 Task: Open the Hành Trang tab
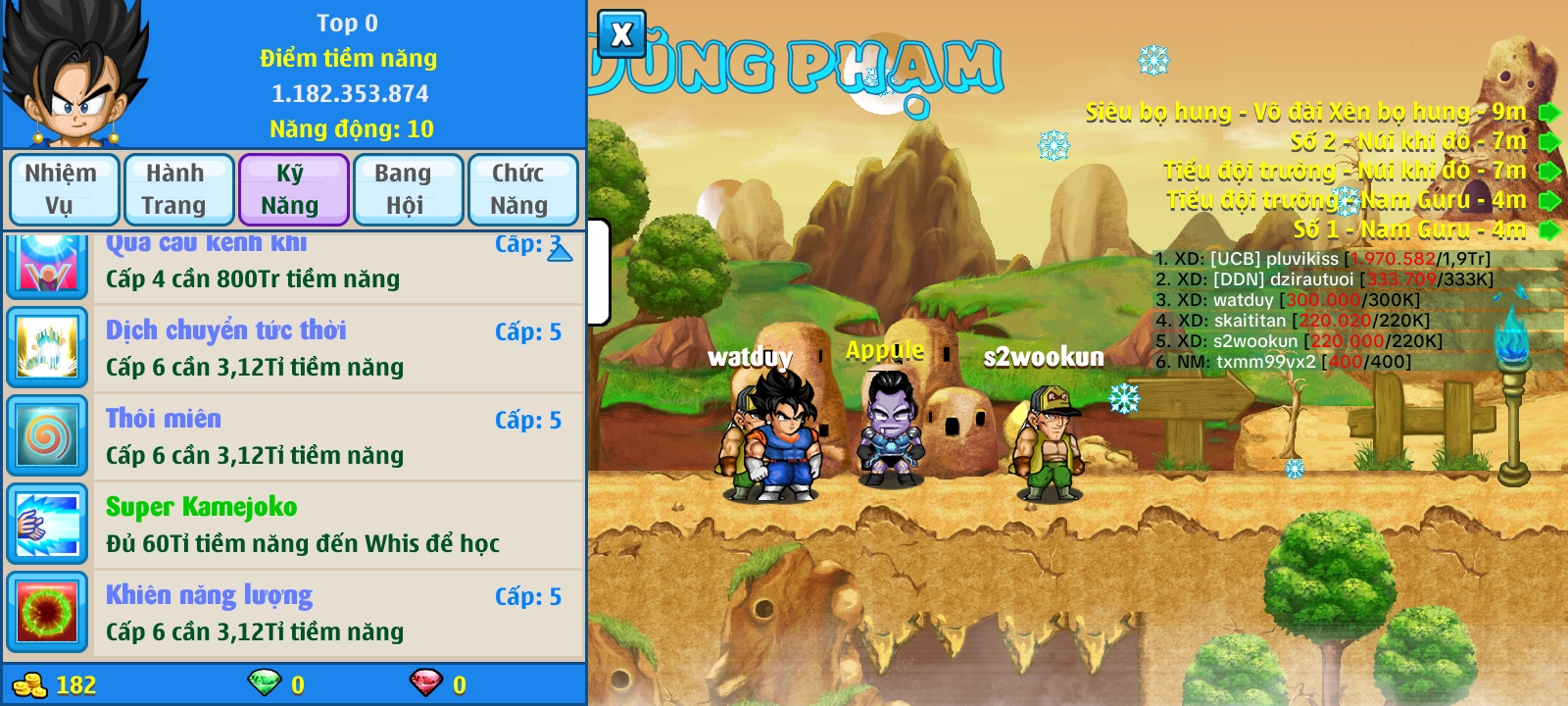176,189
